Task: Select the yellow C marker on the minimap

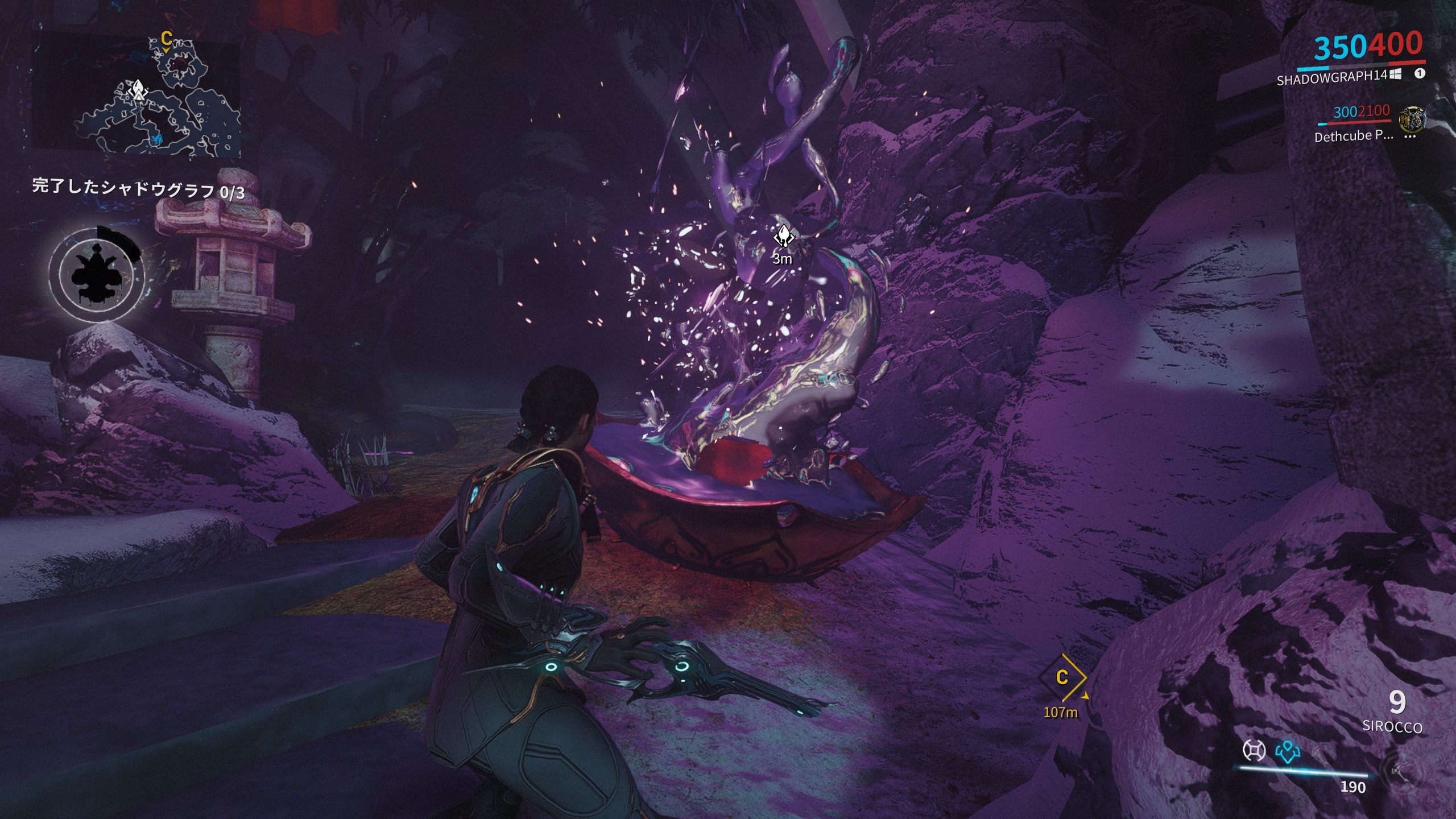Action: [166, 39]
